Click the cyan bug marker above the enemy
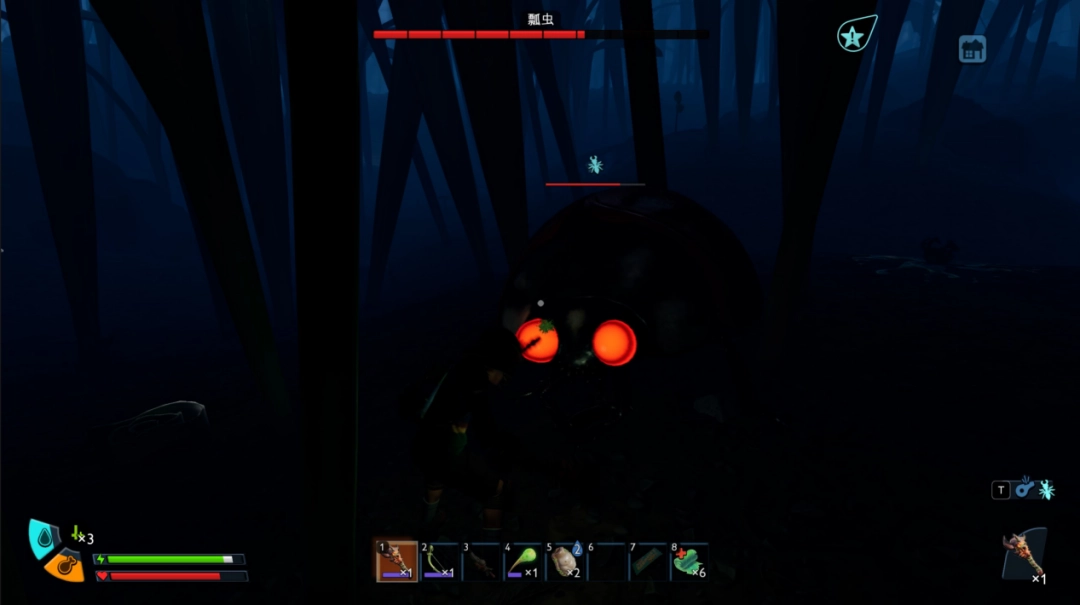 coord(595,165)
